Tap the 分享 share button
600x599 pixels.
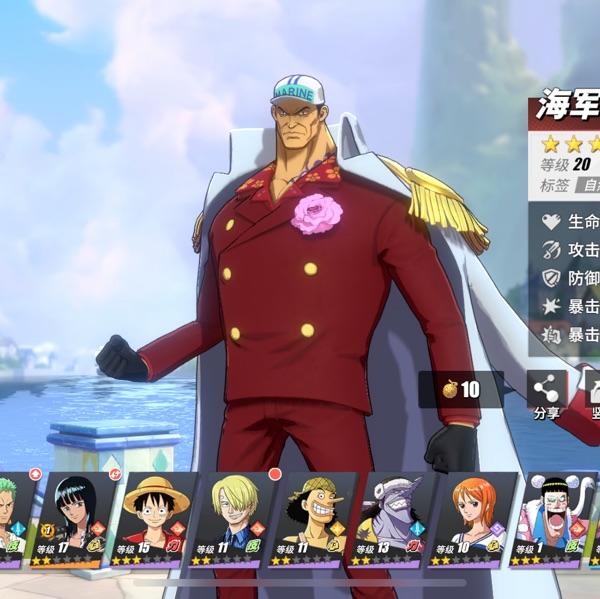point(546,395)
